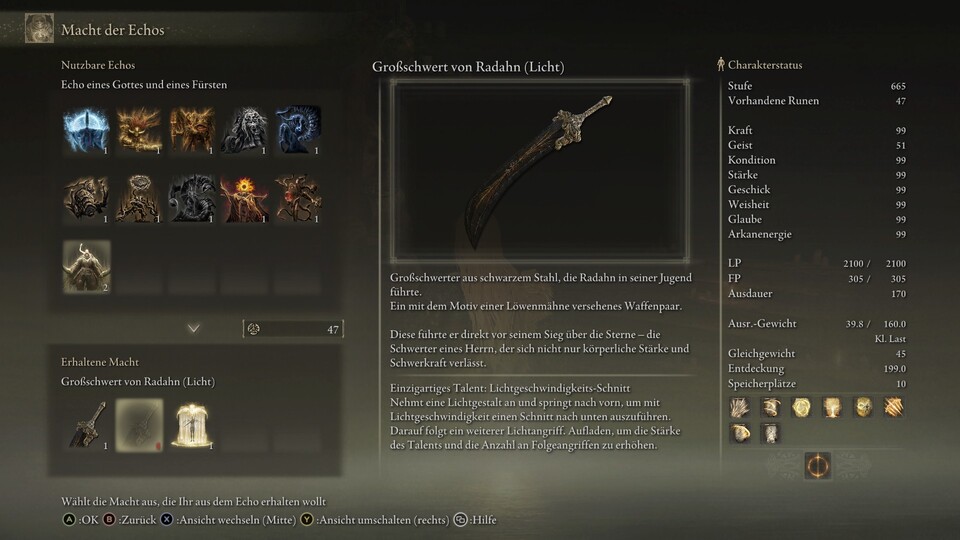
Task: Select the armored crouching figure echo
Action: [87, 197]
